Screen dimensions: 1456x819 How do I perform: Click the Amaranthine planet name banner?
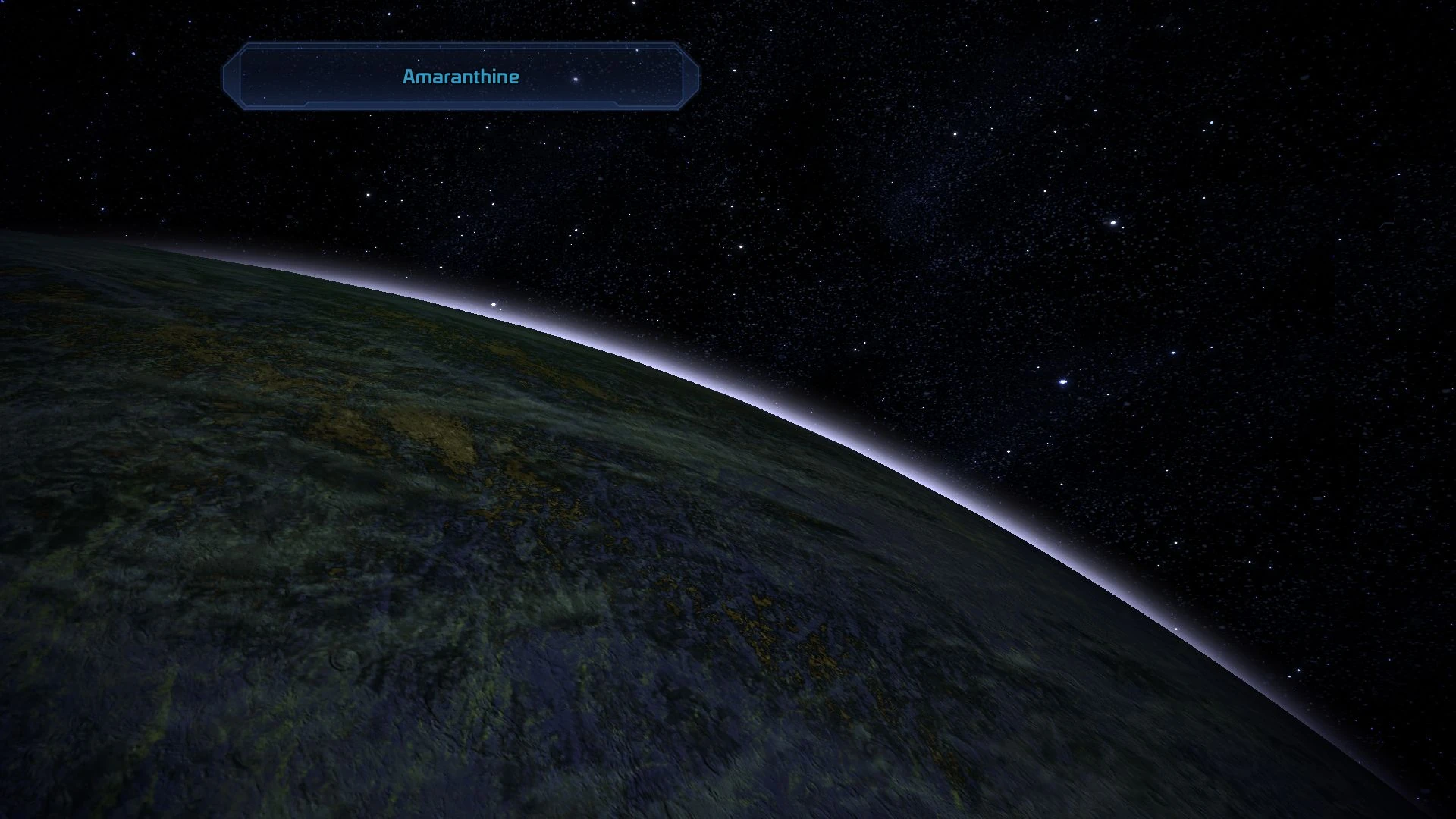coord(460,77)
